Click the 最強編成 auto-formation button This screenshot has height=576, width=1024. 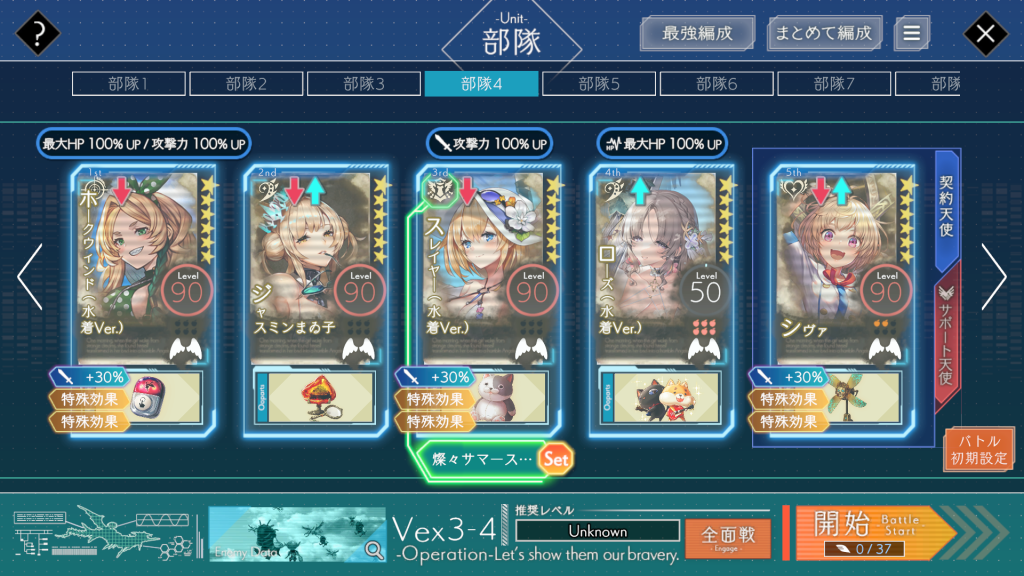tap(697, 33)
